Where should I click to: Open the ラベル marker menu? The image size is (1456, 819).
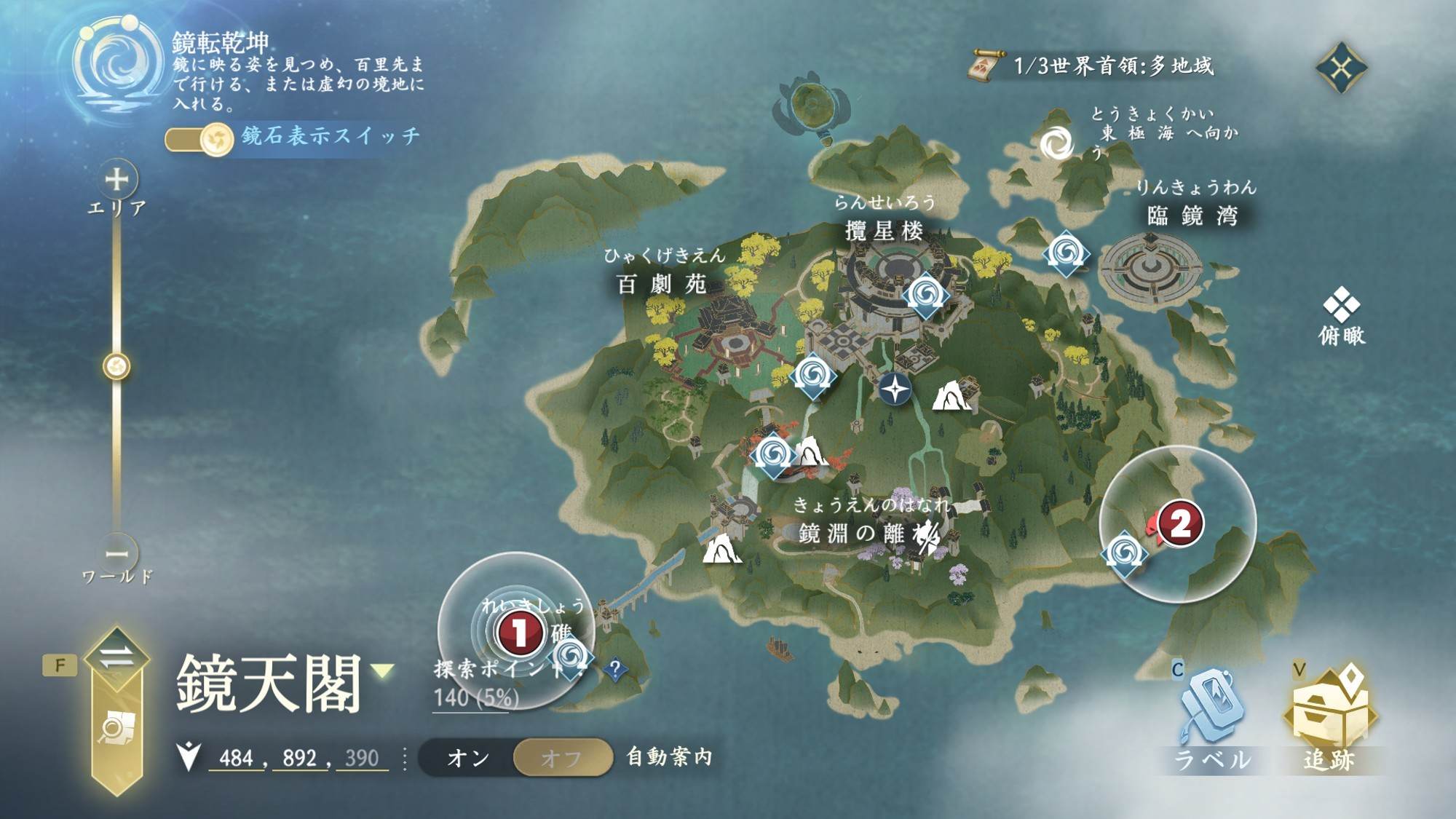pyautogui.click(x=1211, y=717)
